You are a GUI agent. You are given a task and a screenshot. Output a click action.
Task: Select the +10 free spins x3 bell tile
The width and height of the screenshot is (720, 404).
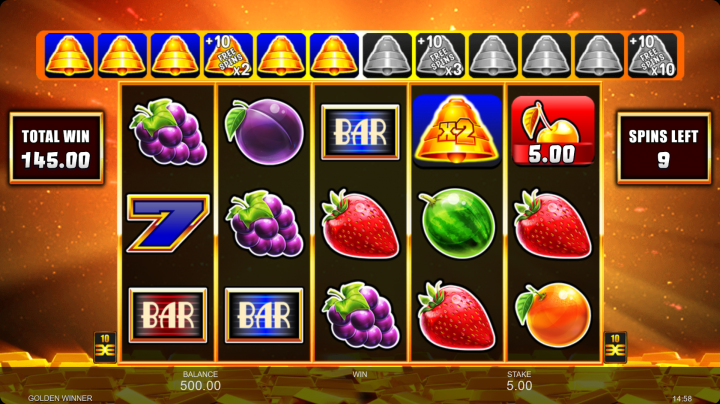pyautogui.click(x=440, y=55)
